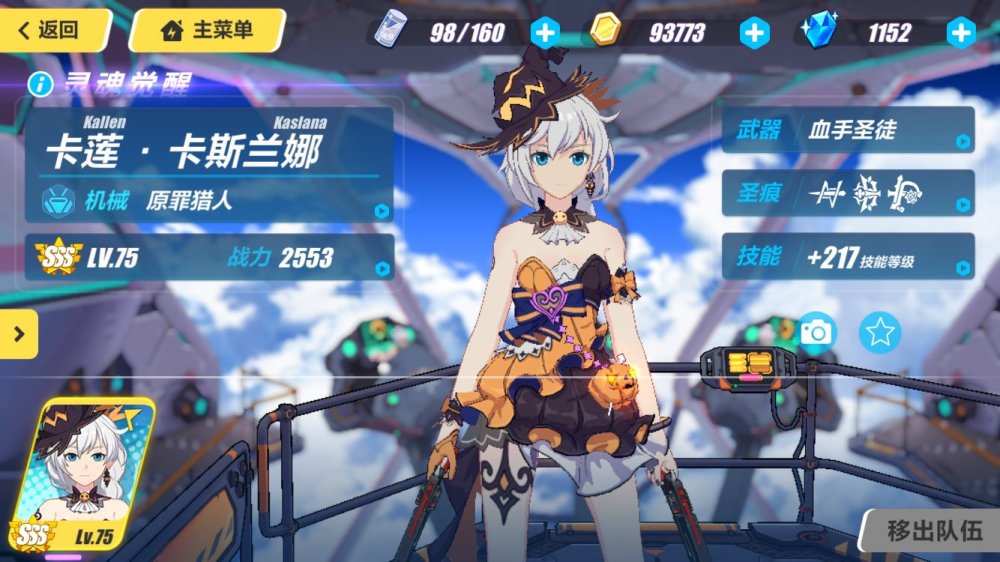Add gold coins with the plus button
1000x562 pixels.
(754, 33)
